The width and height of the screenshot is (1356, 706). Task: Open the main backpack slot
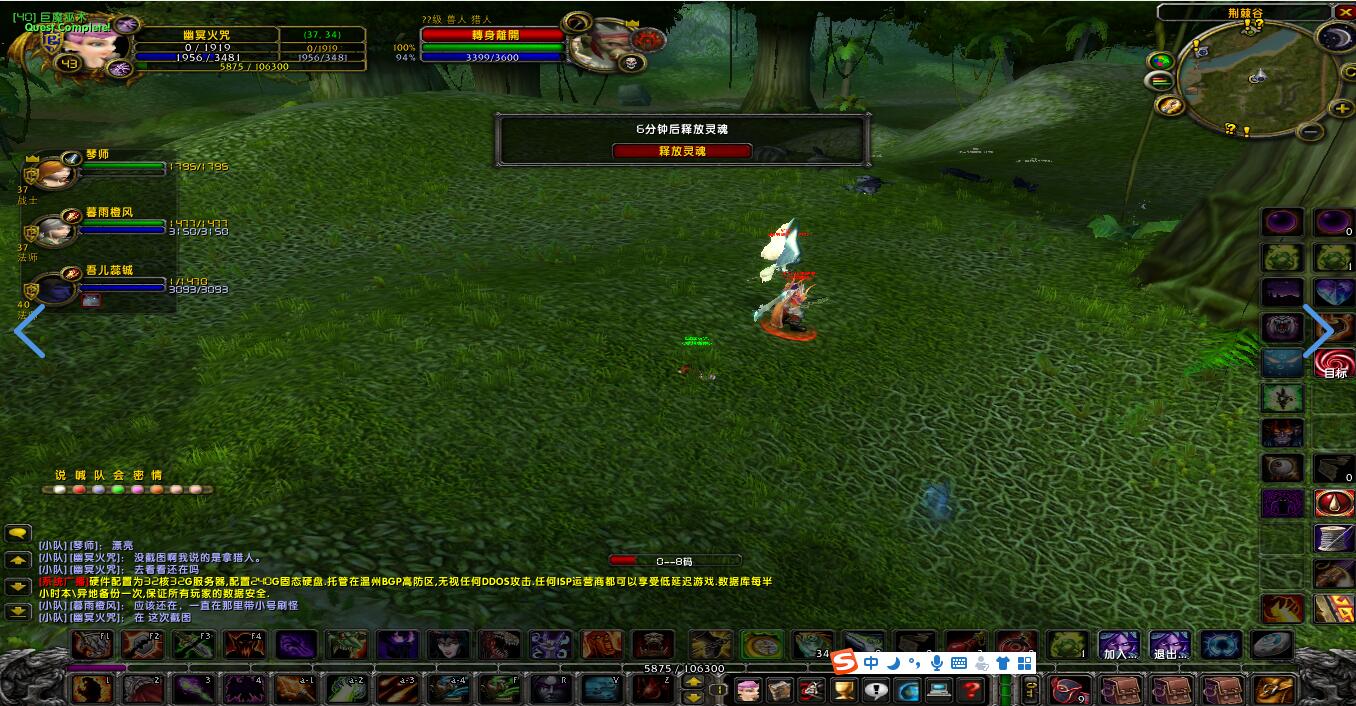(x=1273, y=690)
